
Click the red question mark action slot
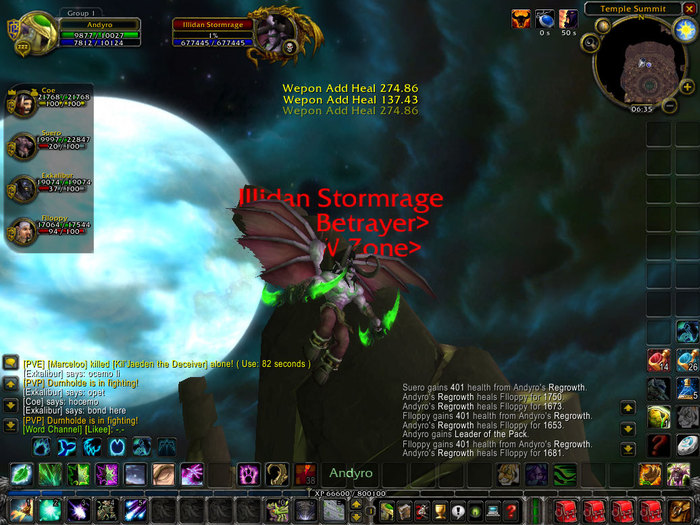657,444
